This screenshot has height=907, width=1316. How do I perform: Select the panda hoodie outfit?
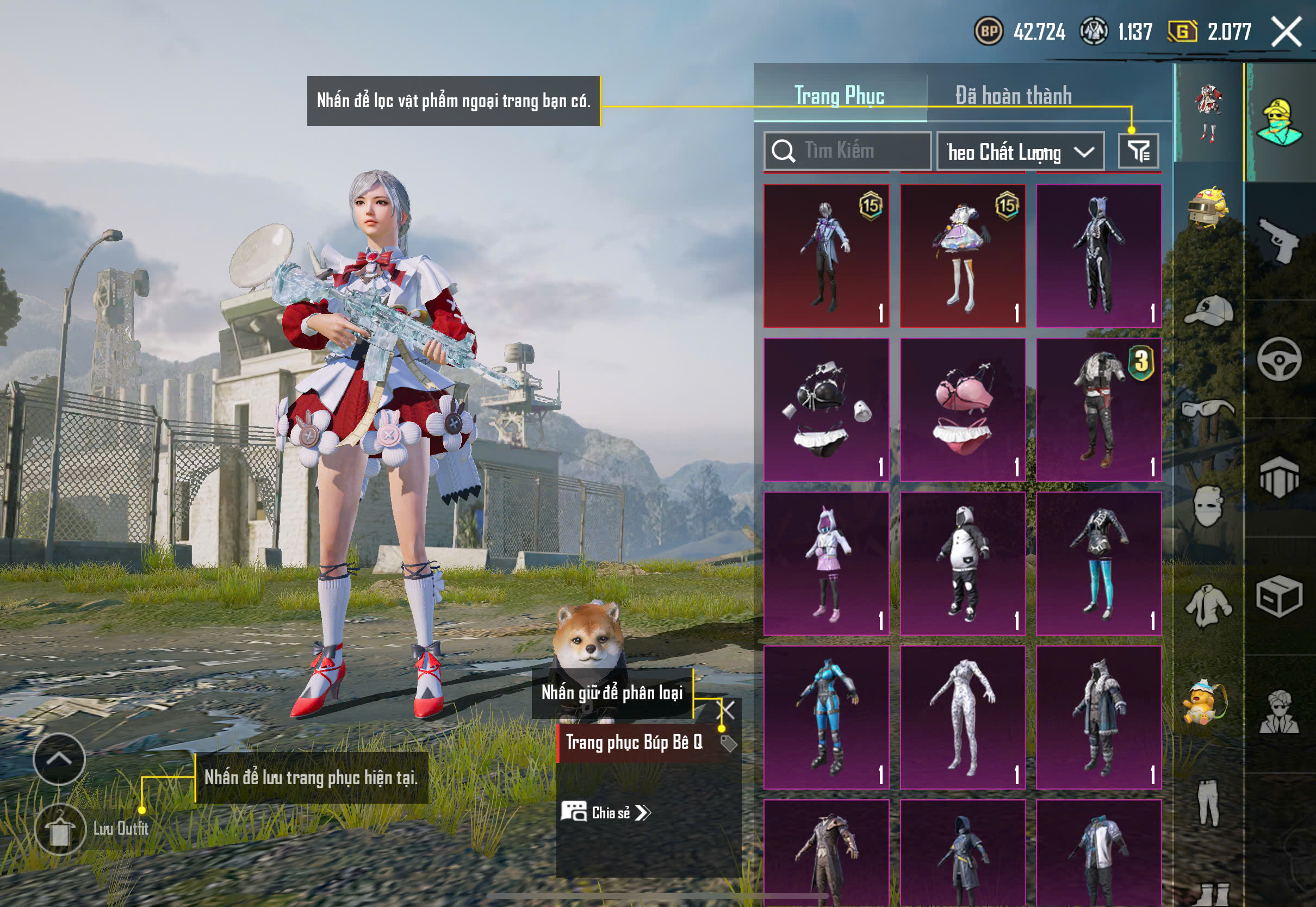963,563
